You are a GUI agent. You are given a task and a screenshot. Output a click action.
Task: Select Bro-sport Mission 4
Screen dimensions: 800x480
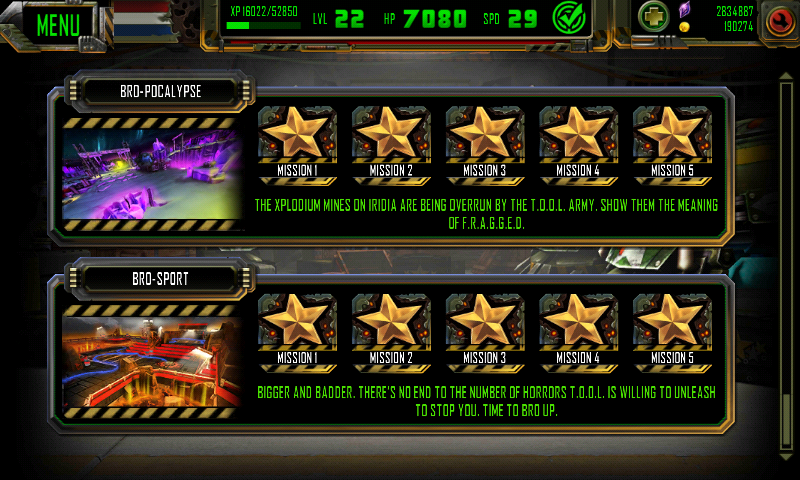coord(579,328)
